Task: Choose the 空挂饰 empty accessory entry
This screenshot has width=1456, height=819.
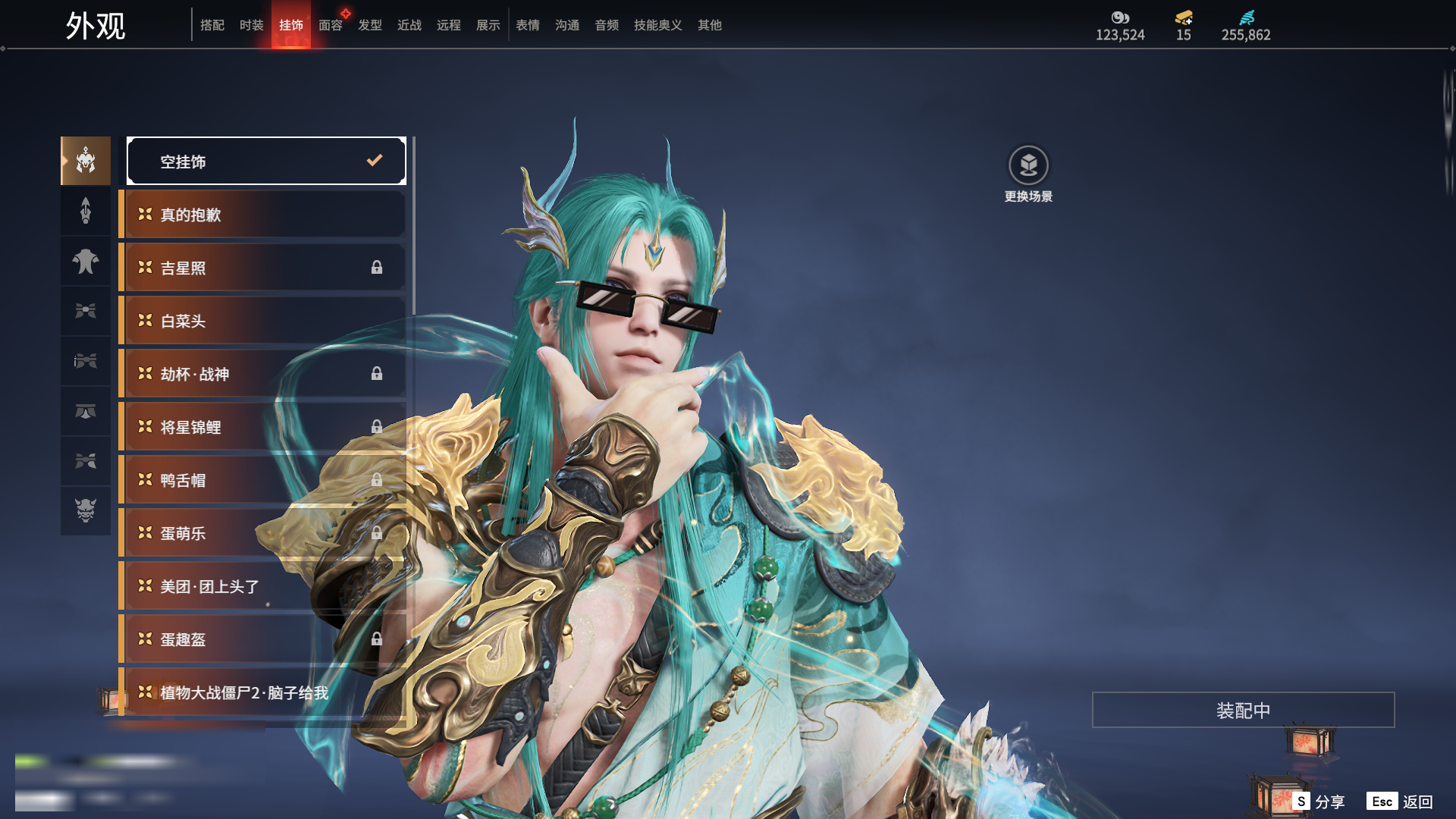Action: point(266,161)
